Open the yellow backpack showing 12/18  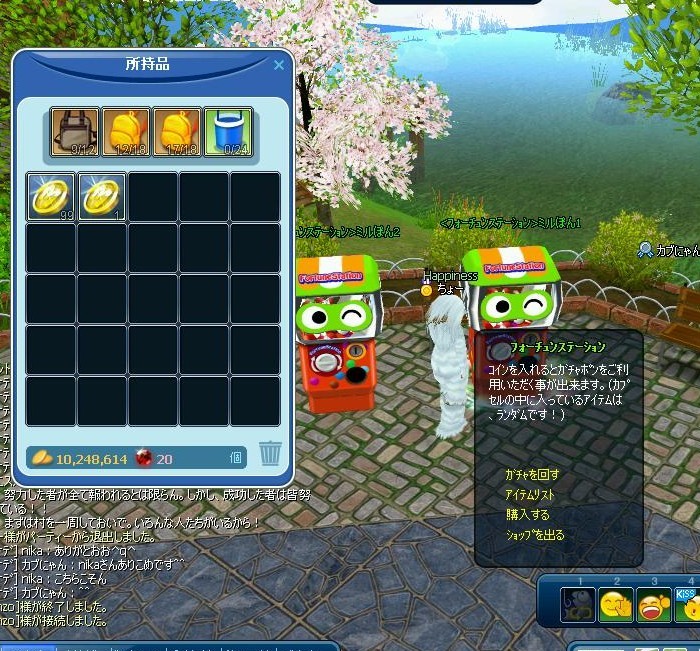click(x=125, y=132)
